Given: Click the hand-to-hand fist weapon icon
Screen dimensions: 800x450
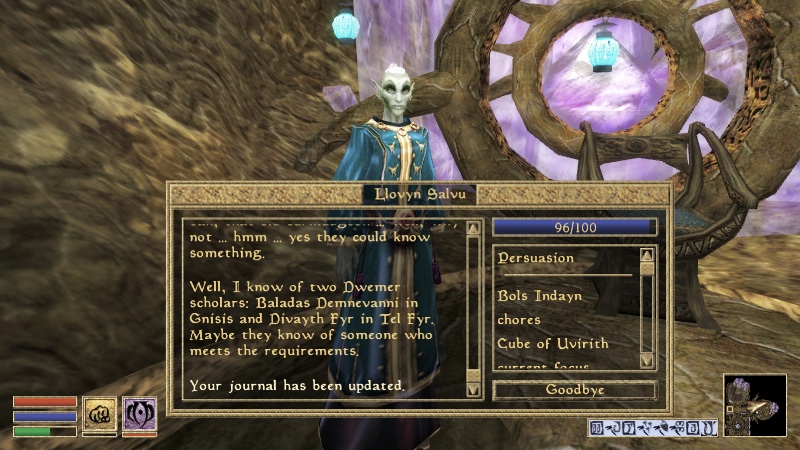Looking at the screenshot, I should click(x=99, y=414).
